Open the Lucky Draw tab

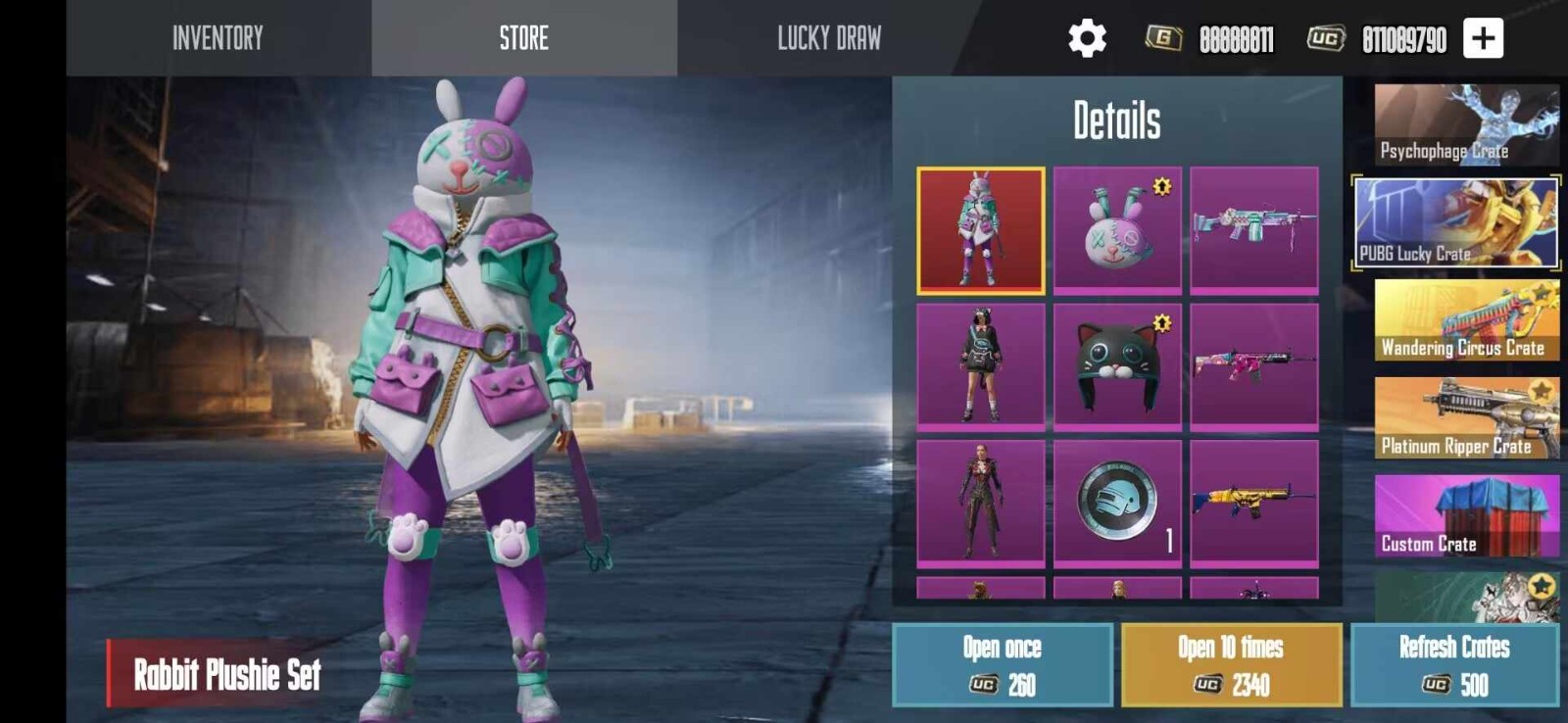829,38
